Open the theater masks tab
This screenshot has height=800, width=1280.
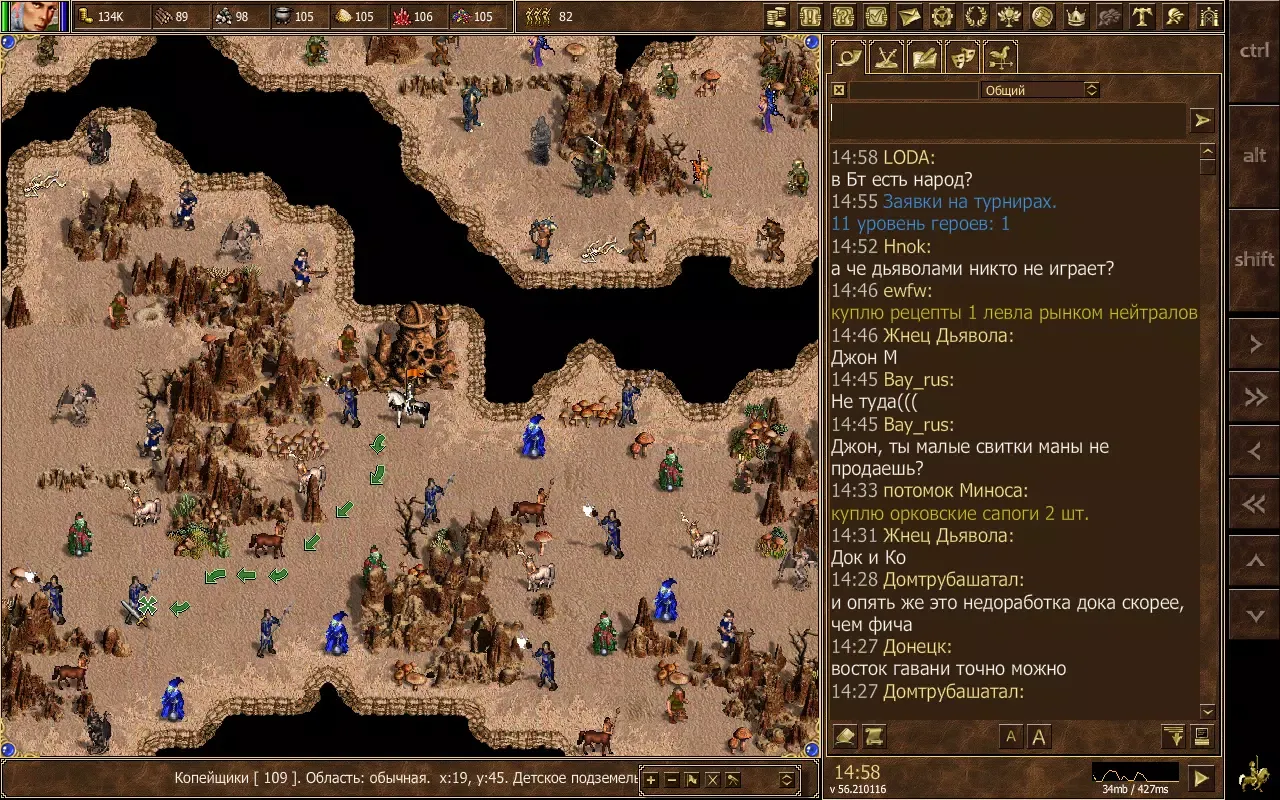point(962,57)
